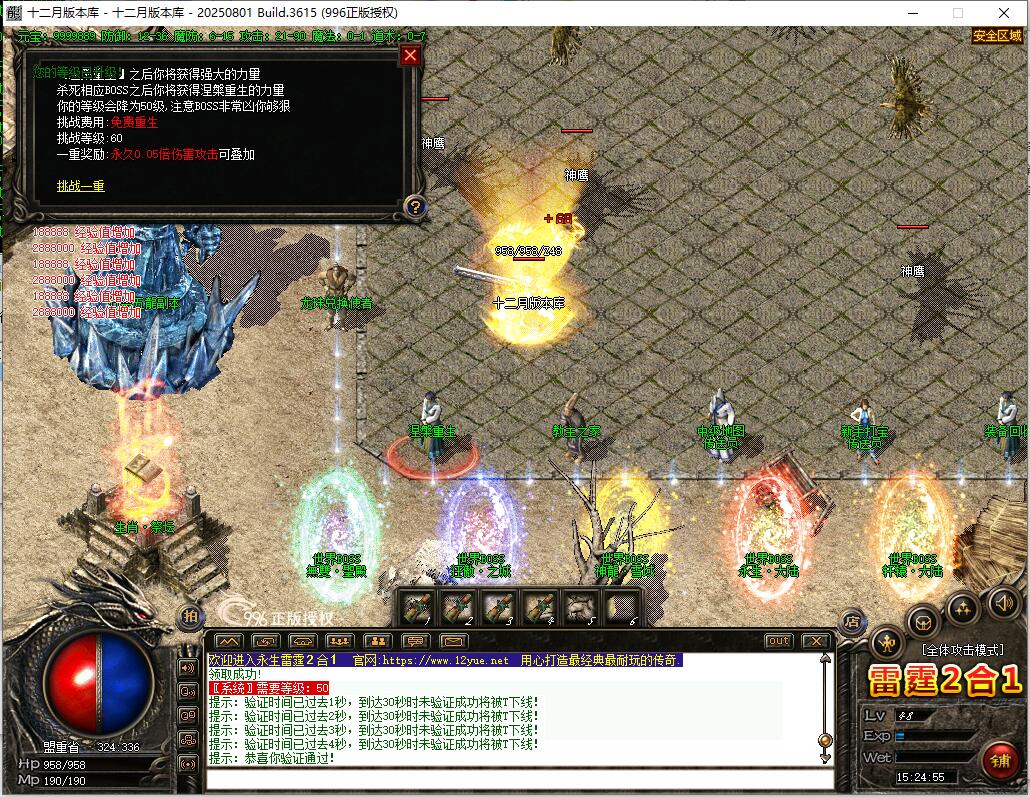Close the chat panel with X
The width and height of the screenshot is (1030, 797).
[816, 641]
